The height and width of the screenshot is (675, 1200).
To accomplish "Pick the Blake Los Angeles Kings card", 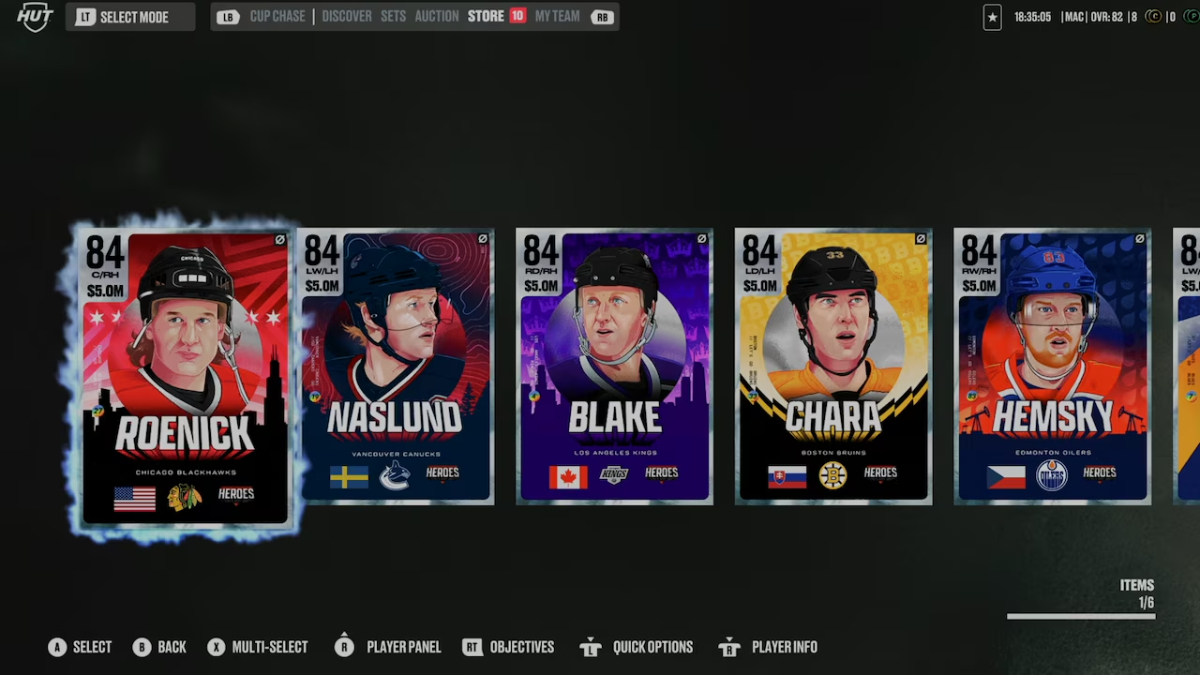I will click(614, 367).
